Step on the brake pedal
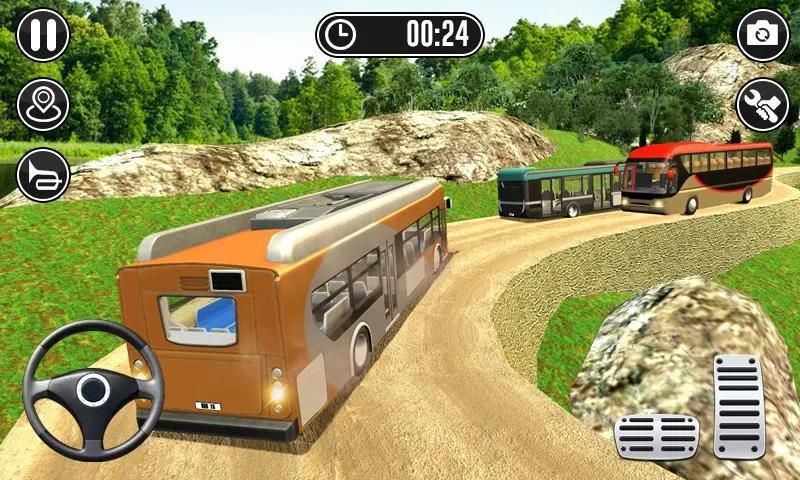The image size is (800, 480). [x=656, y=436]
